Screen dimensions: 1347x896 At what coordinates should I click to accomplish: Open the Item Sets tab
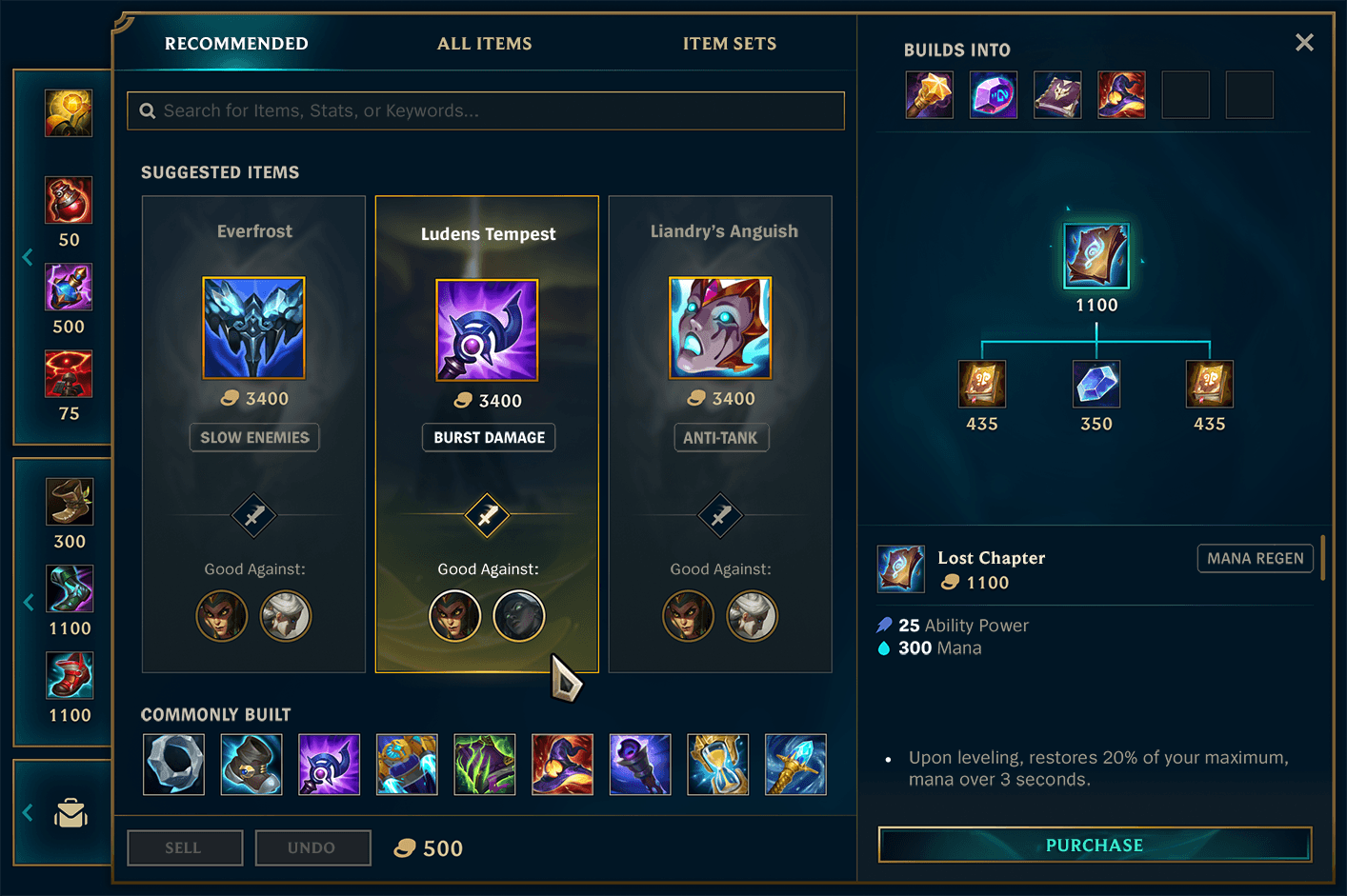[729, 44]
